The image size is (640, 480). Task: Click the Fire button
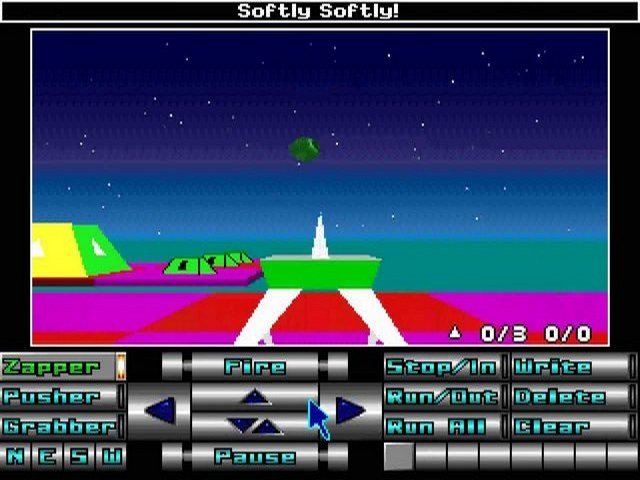pyautogui.click(x=255, y=367)
